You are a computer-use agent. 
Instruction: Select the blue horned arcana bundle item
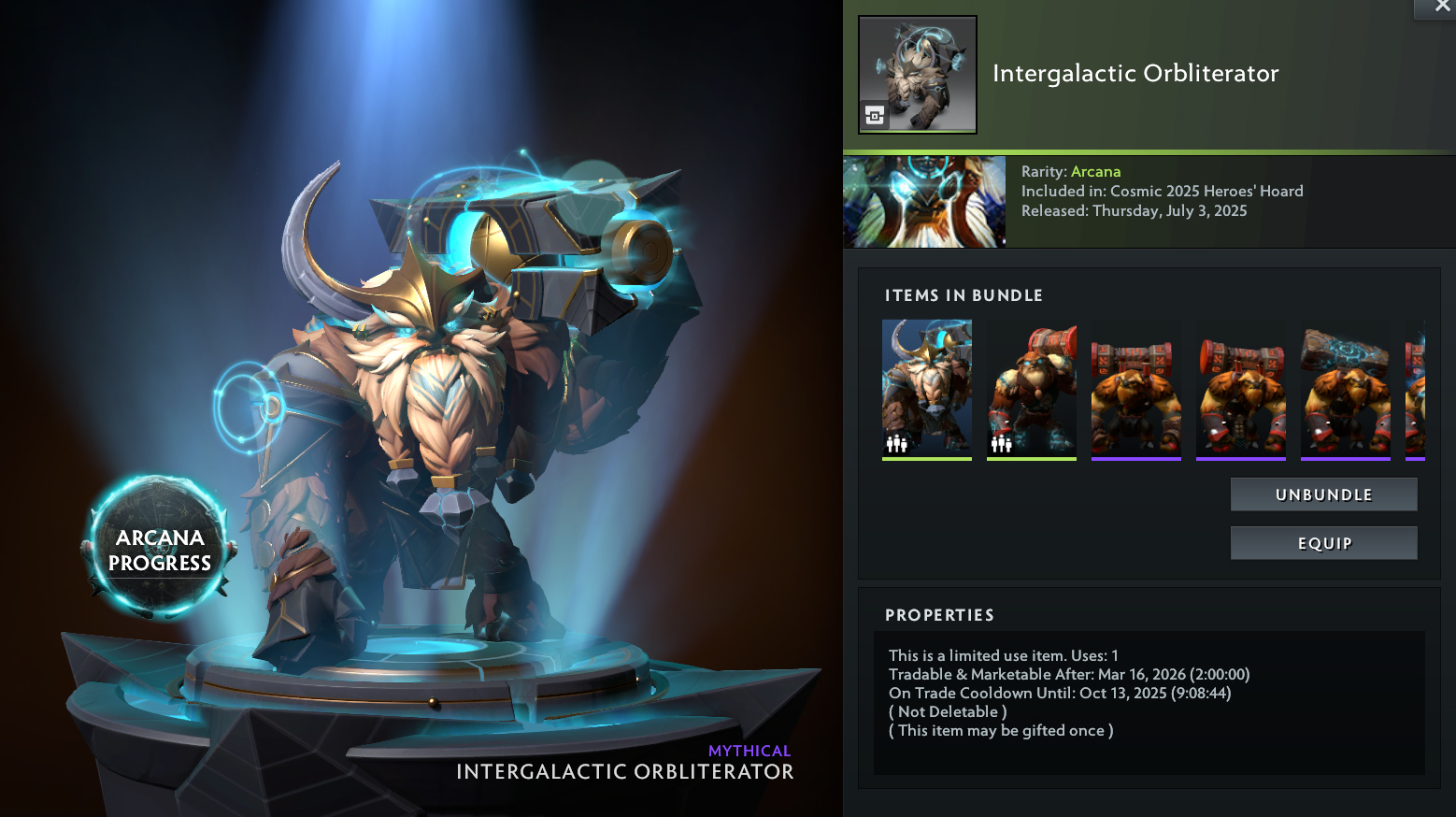click(927, 389)
